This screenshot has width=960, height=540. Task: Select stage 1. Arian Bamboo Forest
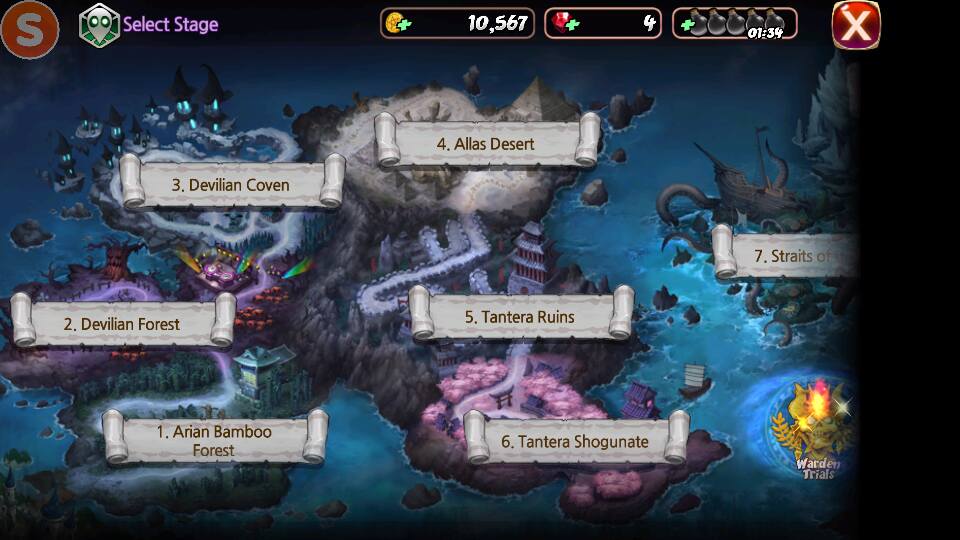click(x=215, y=440)
